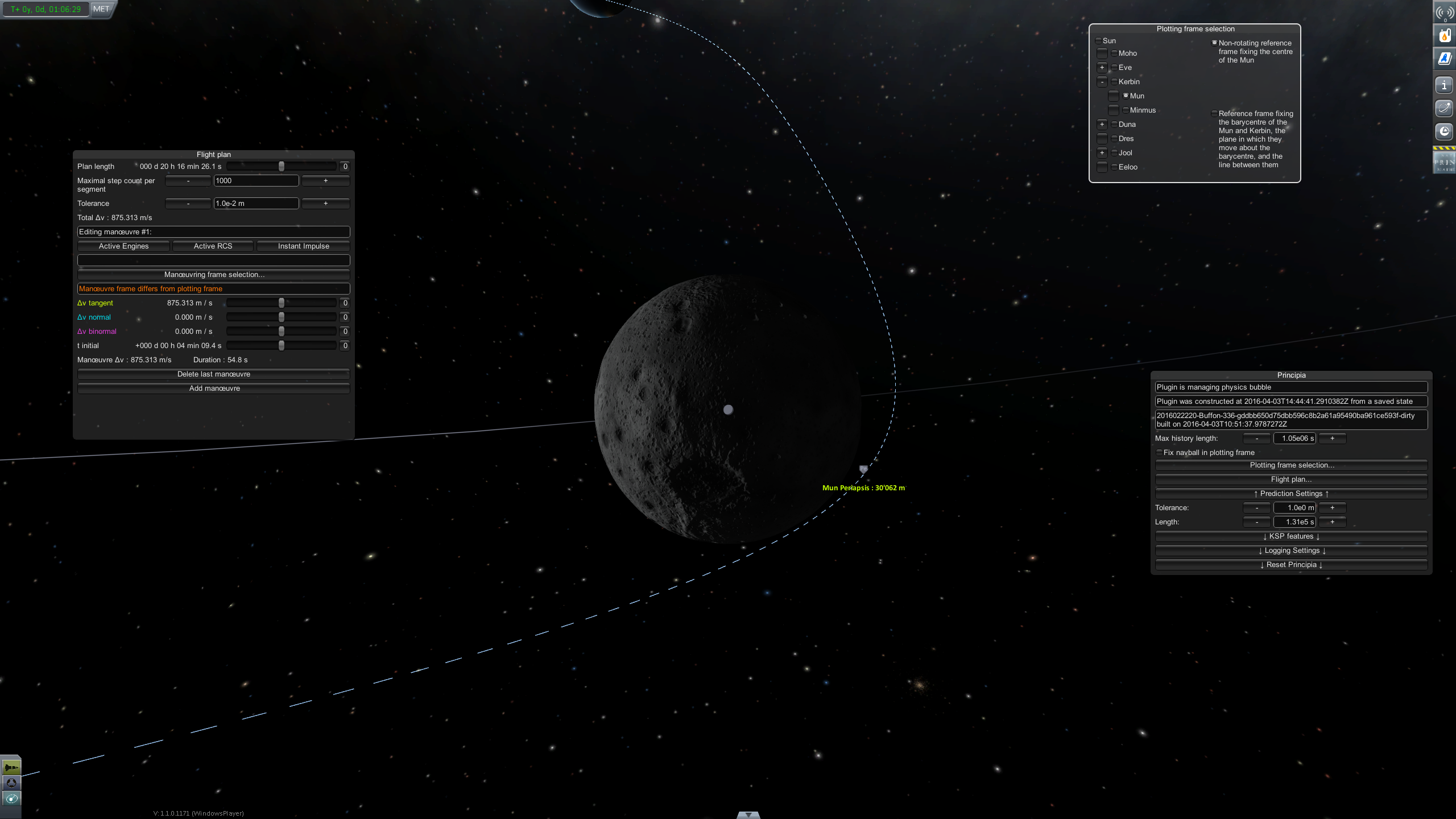Viewport: 1456px width, 819px height.
Task: Expand the Logging Settings section
Action: [x=1291, y=551]
